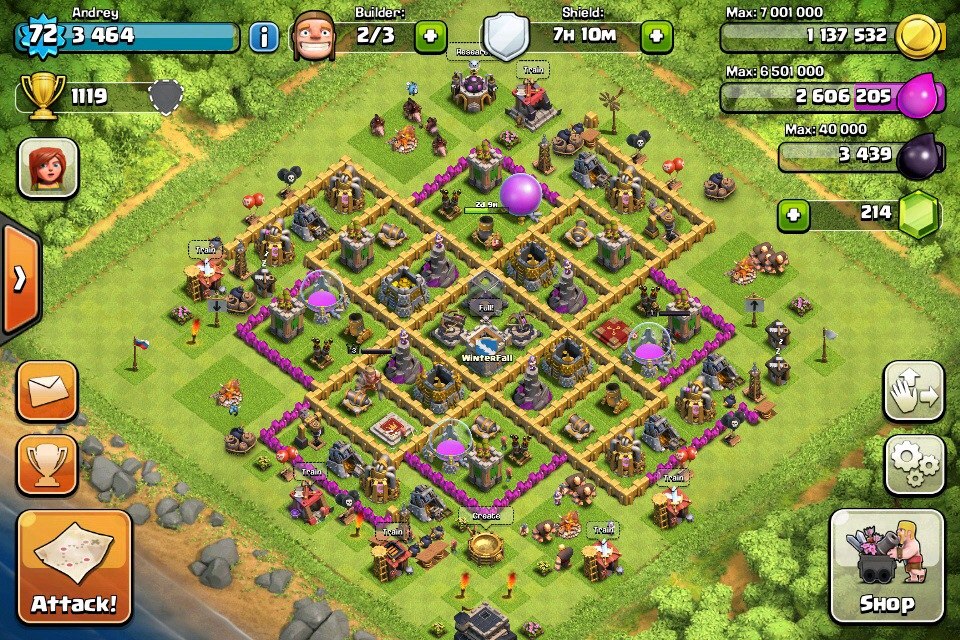Viewport: 960px width, 640px height.
Task: Add a builder with green plus
Action: (431, 38)
